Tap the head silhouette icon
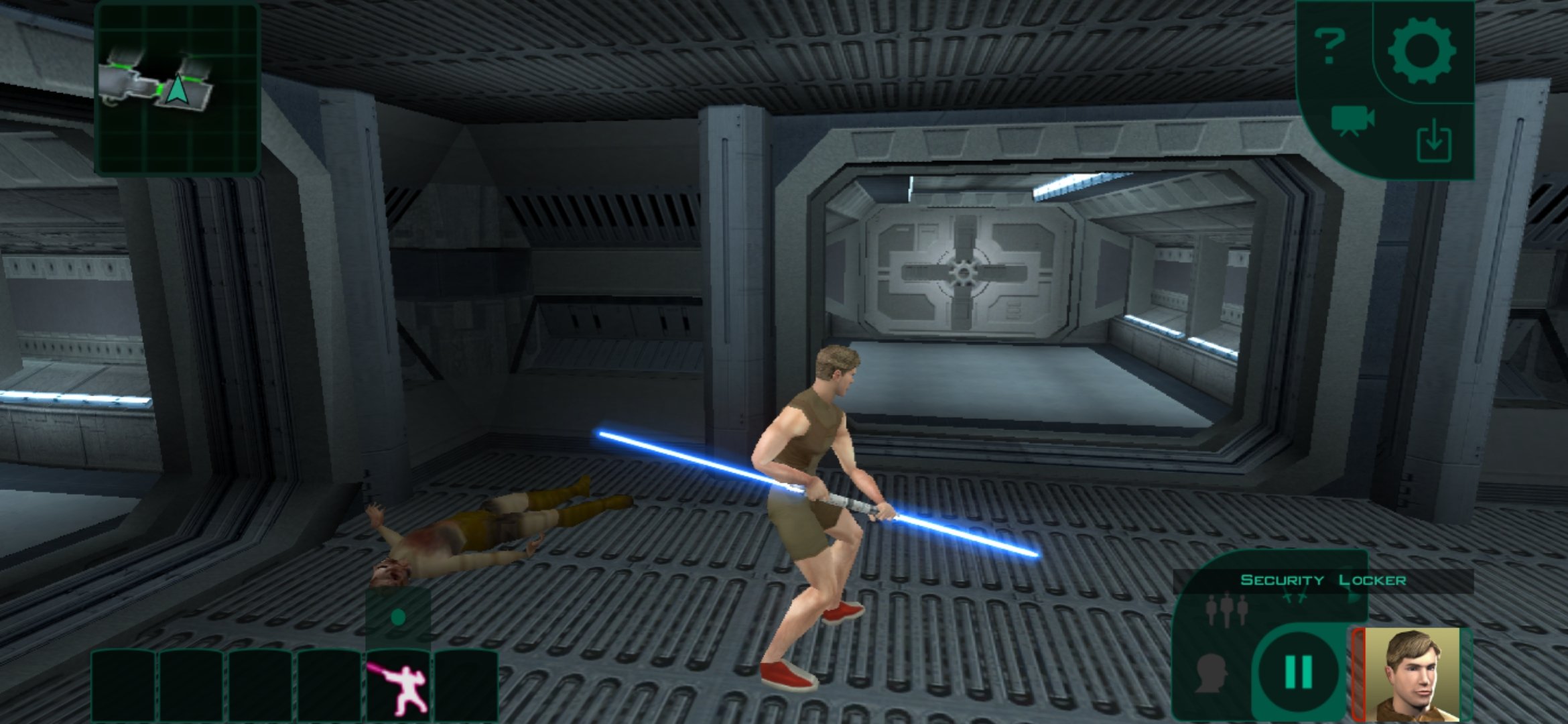The width and height of the screenshot is (1568, 724). click(1212, 673)
